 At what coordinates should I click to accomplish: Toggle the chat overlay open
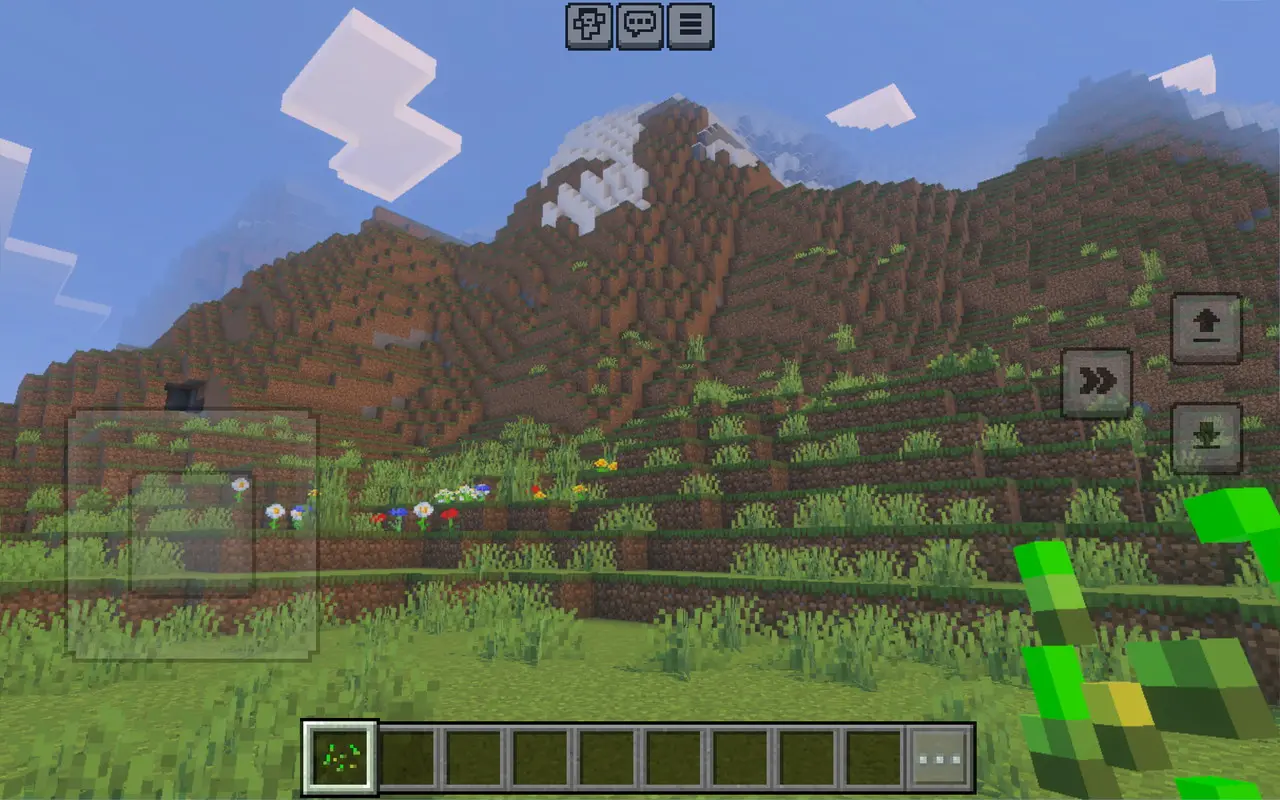tap(642, 27)
